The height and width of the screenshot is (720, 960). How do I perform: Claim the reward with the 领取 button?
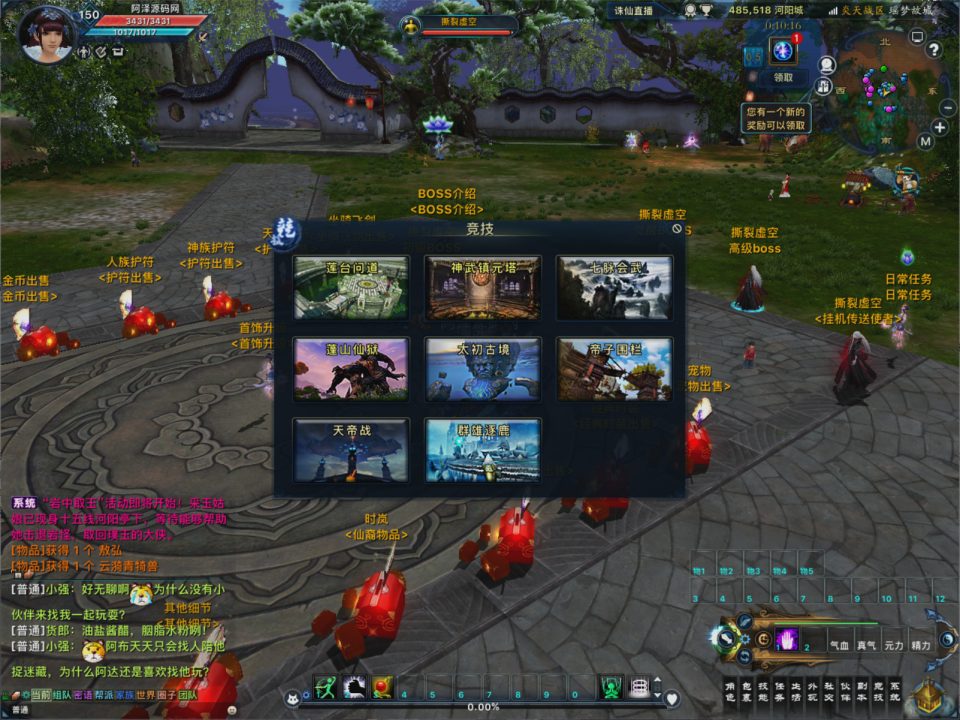(783, 77)
